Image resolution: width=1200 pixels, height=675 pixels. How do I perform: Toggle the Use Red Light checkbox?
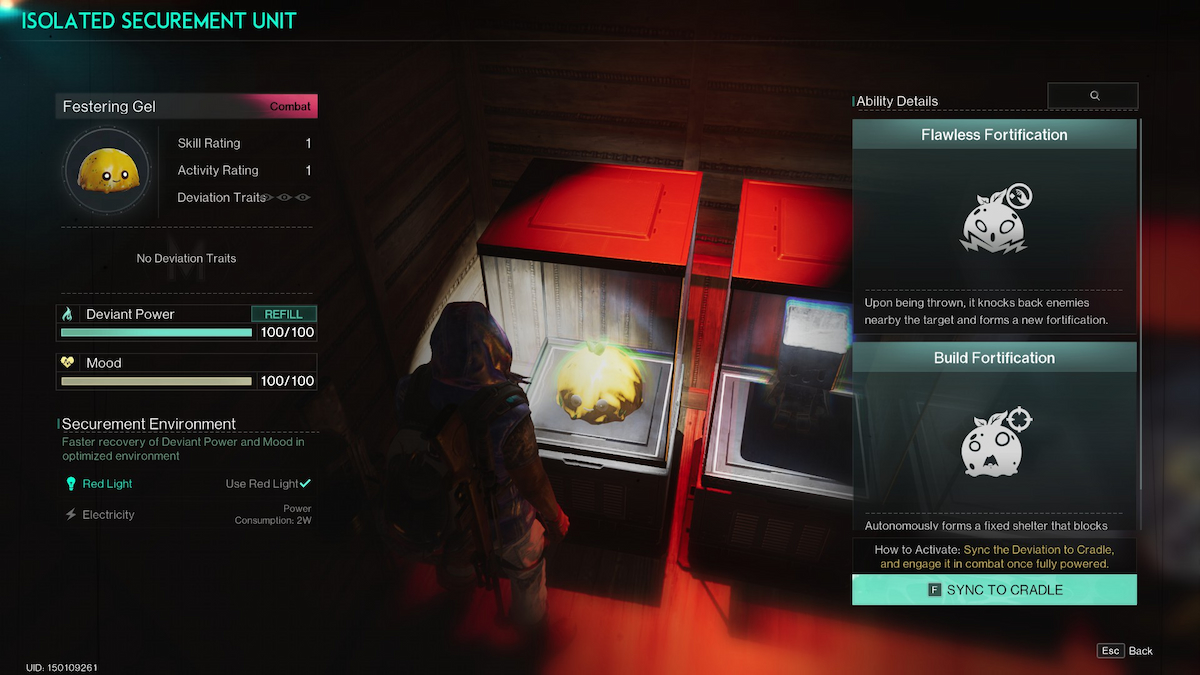point(305,484)
